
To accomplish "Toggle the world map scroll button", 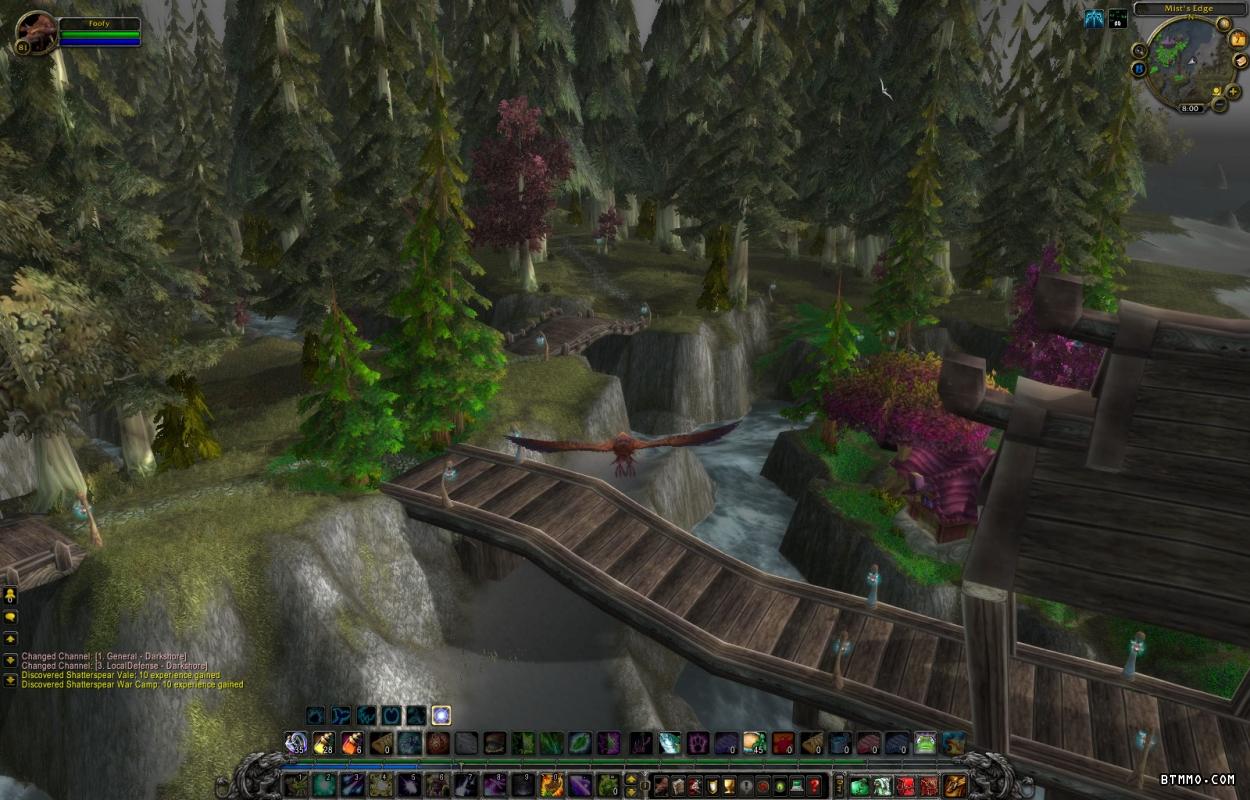I will pyautogui.click(x=1239, y=61).
